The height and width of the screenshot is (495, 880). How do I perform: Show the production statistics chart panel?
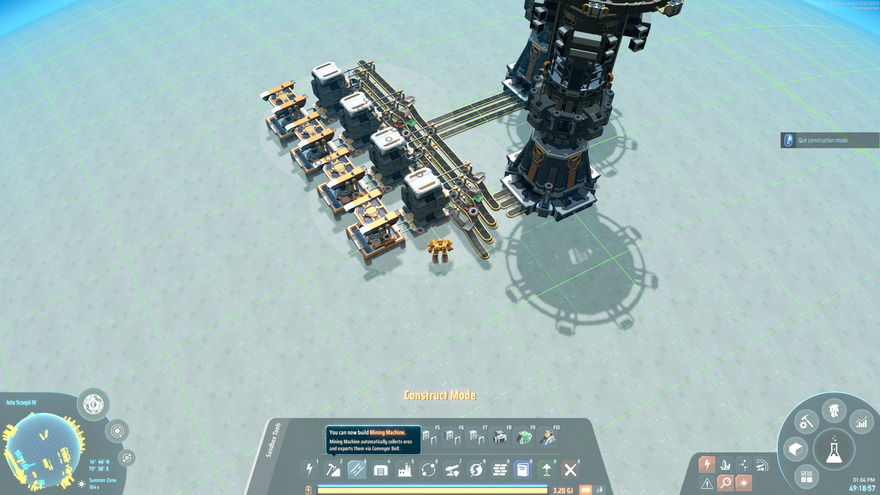861,423
